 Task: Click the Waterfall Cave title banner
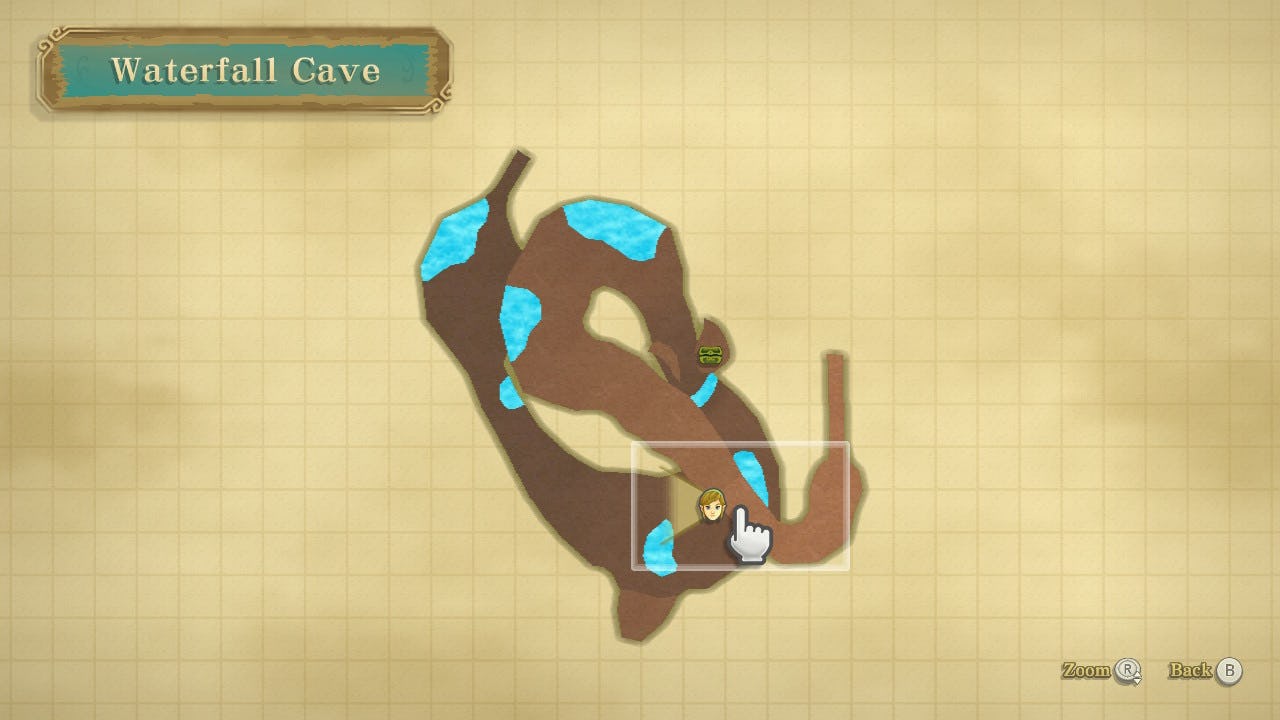click(247, 70)
